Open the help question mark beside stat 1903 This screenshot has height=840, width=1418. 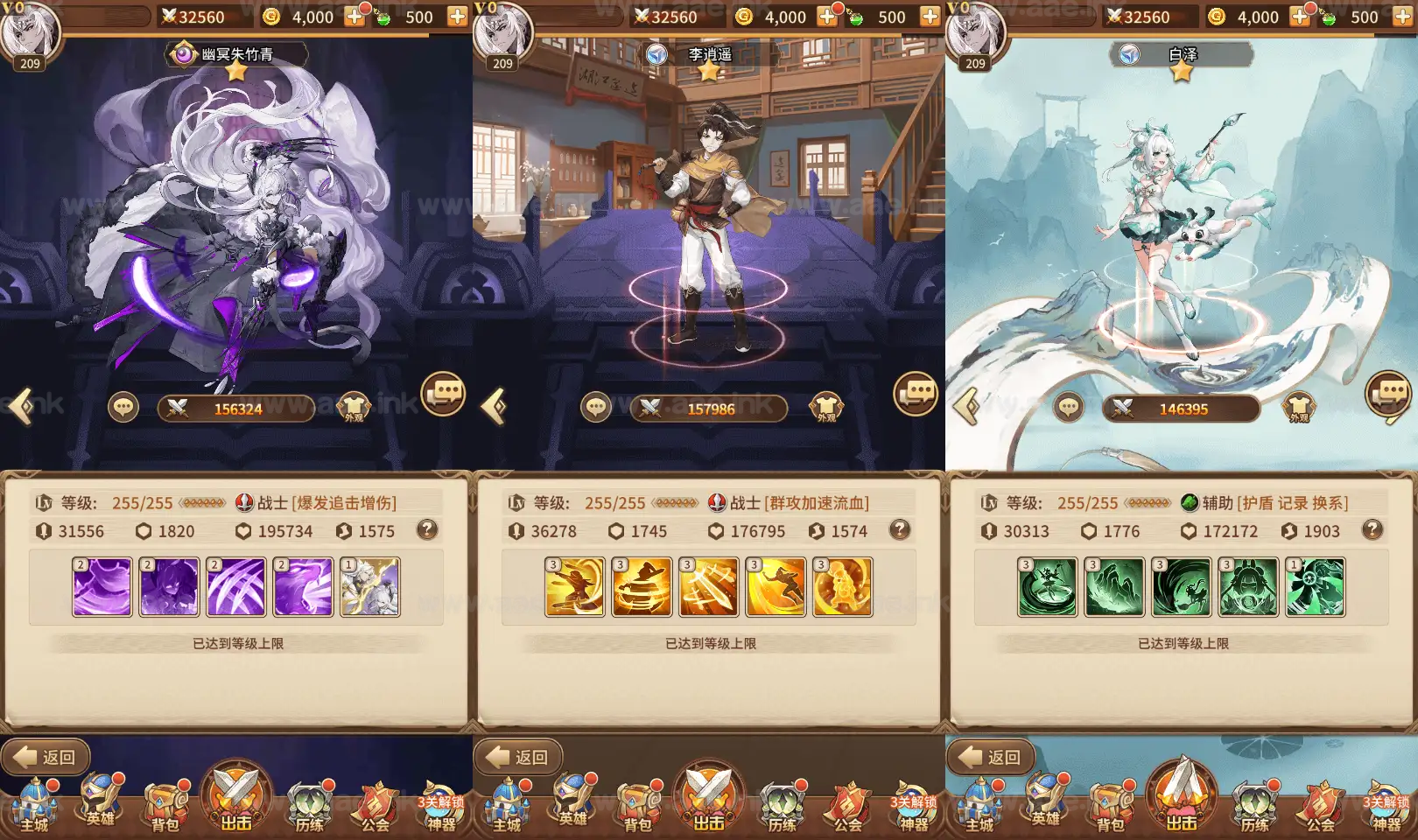(x=1372, y=529)
